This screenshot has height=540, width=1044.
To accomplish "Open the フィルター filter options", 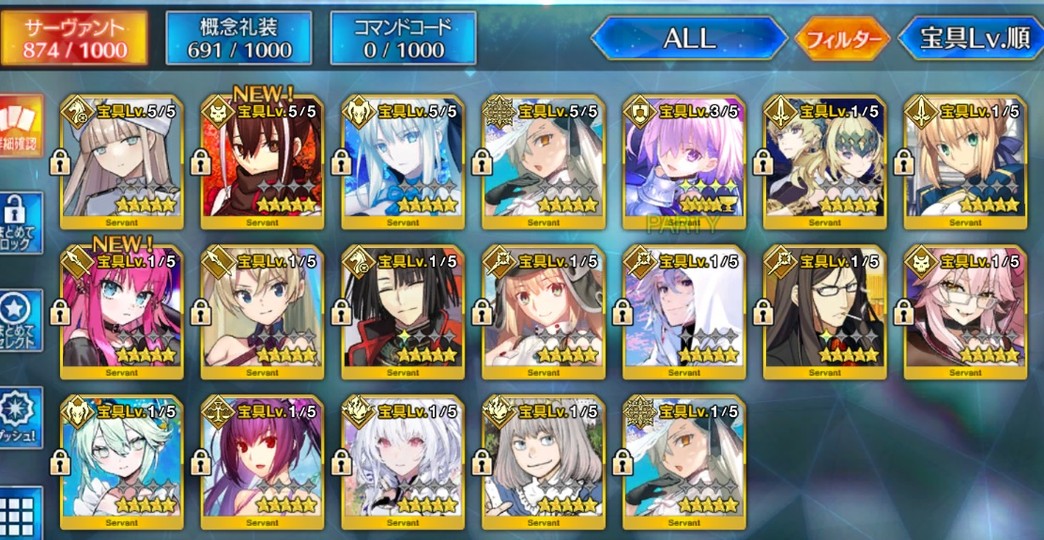I will pyautogui.click(x=842, y=40).
